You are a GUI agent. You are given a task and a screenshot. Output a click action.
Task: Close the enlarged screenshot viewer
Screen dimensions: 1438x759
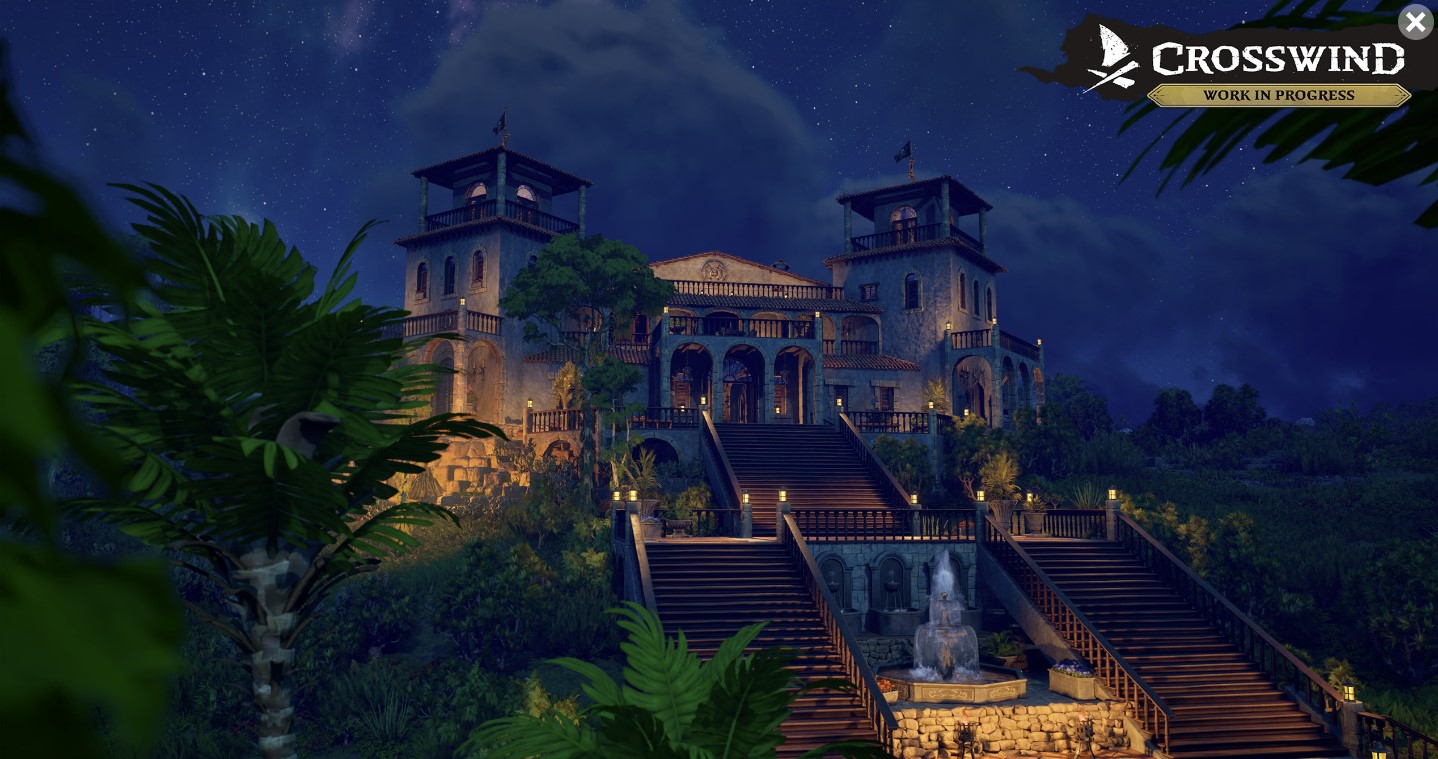[x=1415, y=22]
